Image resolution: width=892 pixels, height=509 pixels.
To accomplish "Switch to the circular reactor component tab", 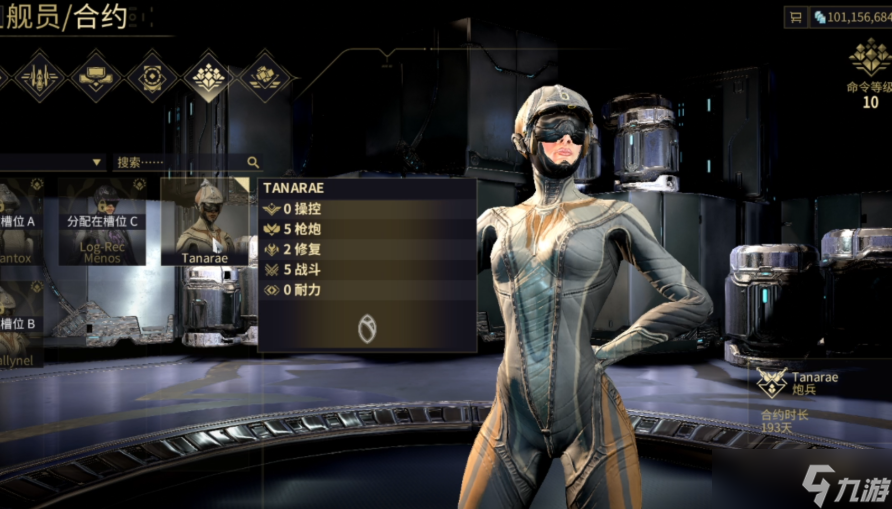I will pos(152,76).
